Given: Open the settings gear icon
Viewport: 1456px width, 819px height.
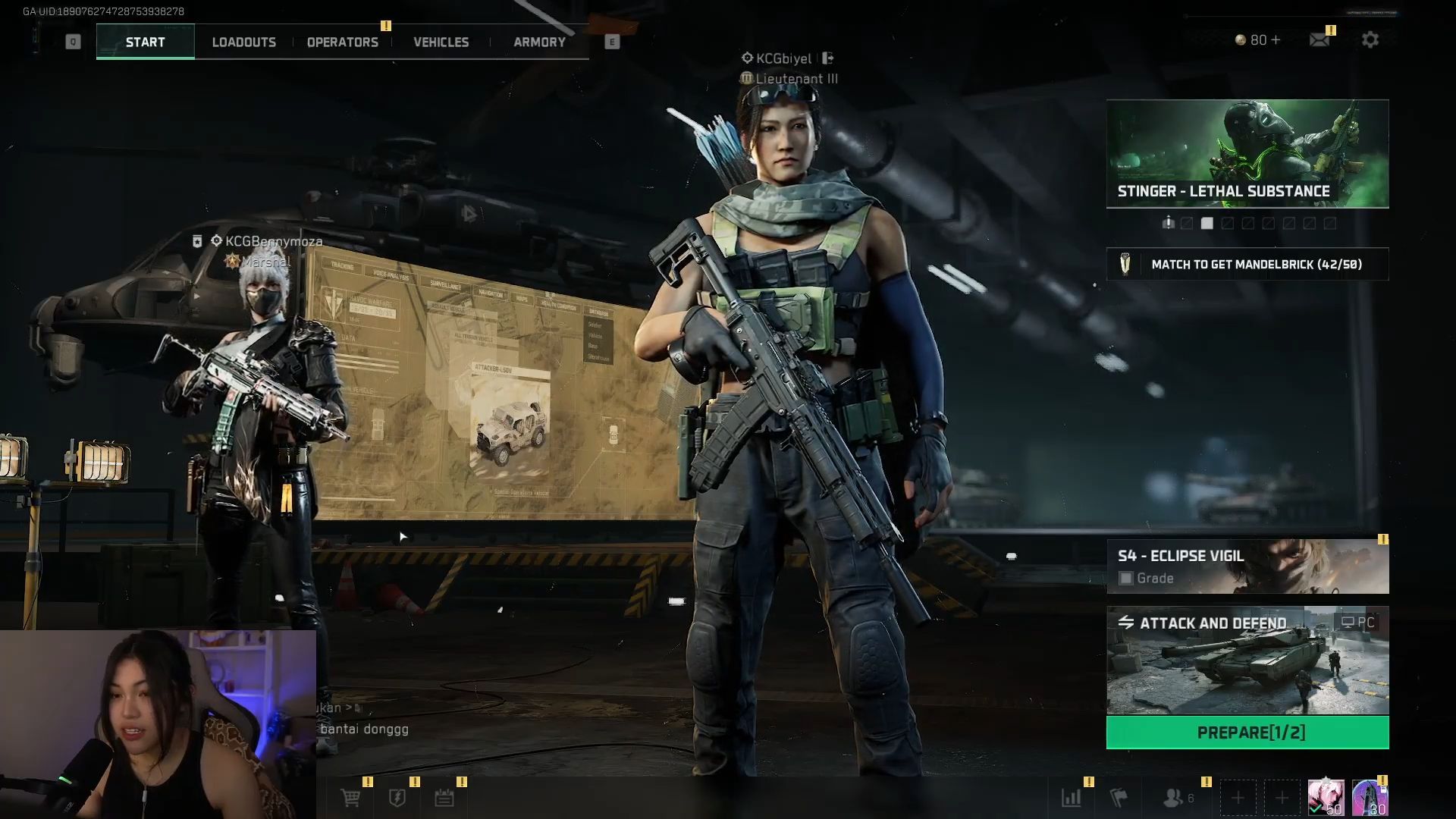Looking at the screenshot, I should [1370, 40].
